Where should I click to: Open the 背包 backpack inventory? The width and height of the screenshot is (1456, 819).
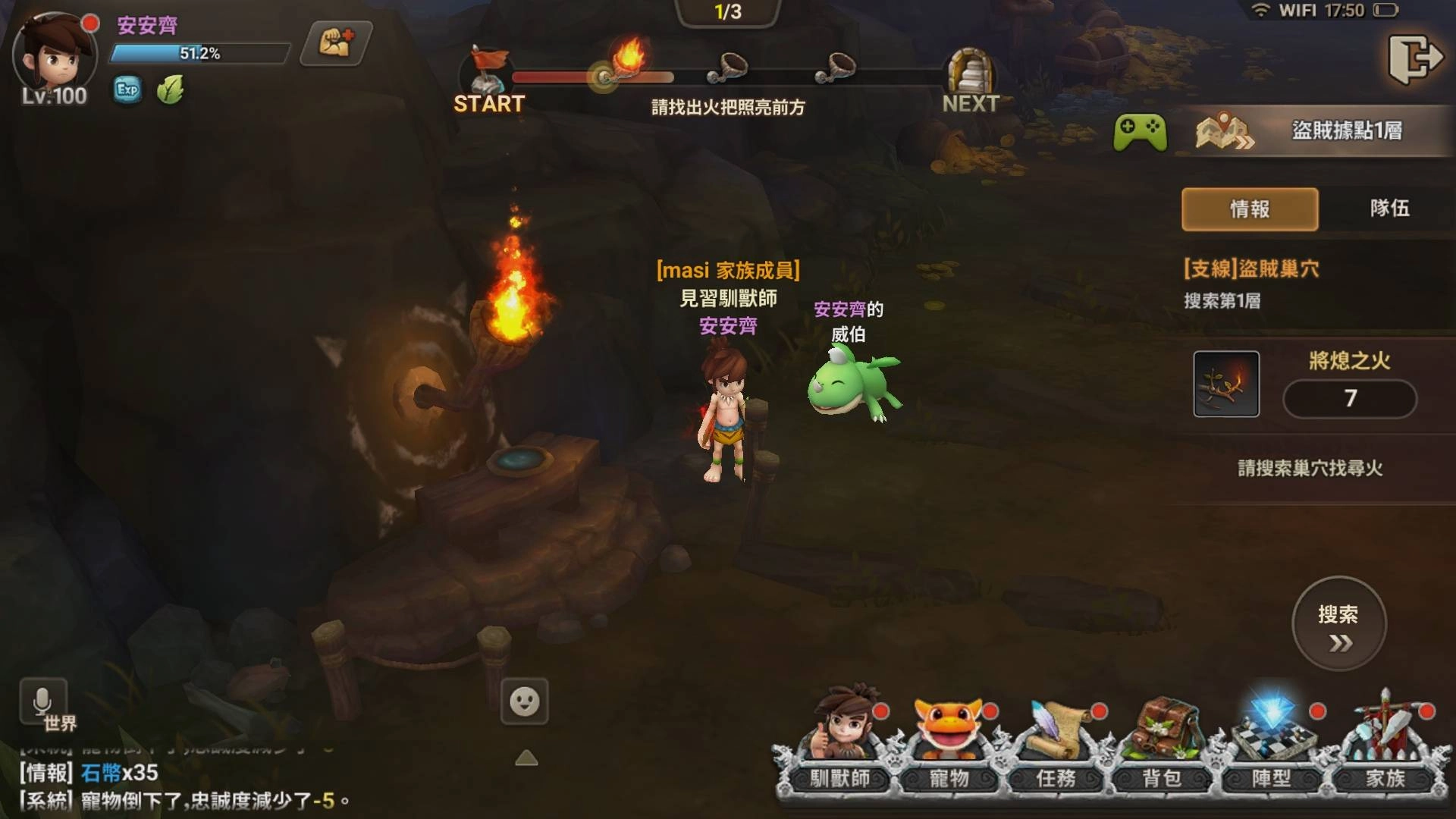[x=1162, y=743]
